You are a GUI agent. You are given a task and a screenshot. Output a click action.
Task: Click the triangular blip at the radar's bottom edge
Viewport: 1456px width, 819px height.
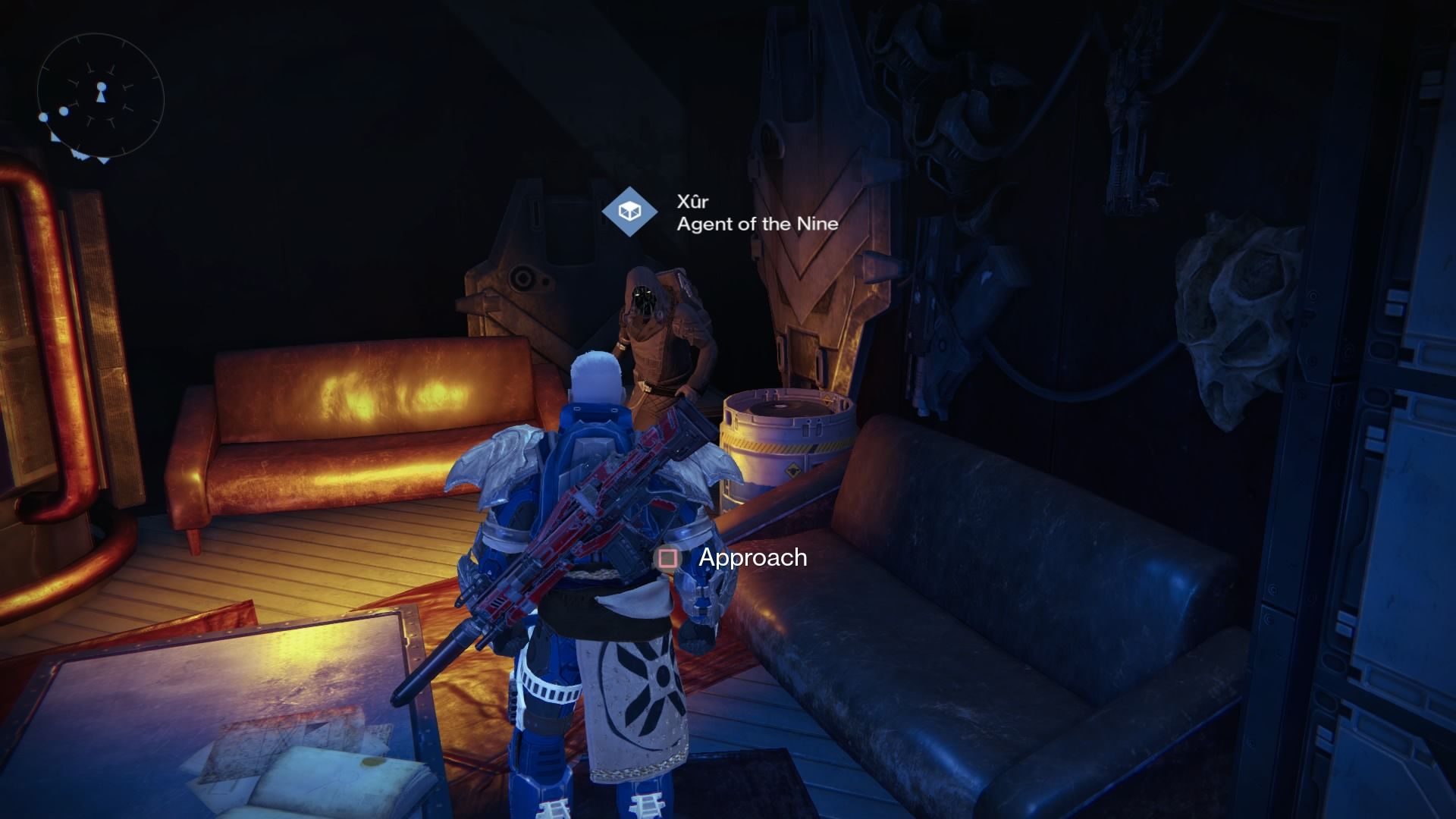[x=103, y=159]
